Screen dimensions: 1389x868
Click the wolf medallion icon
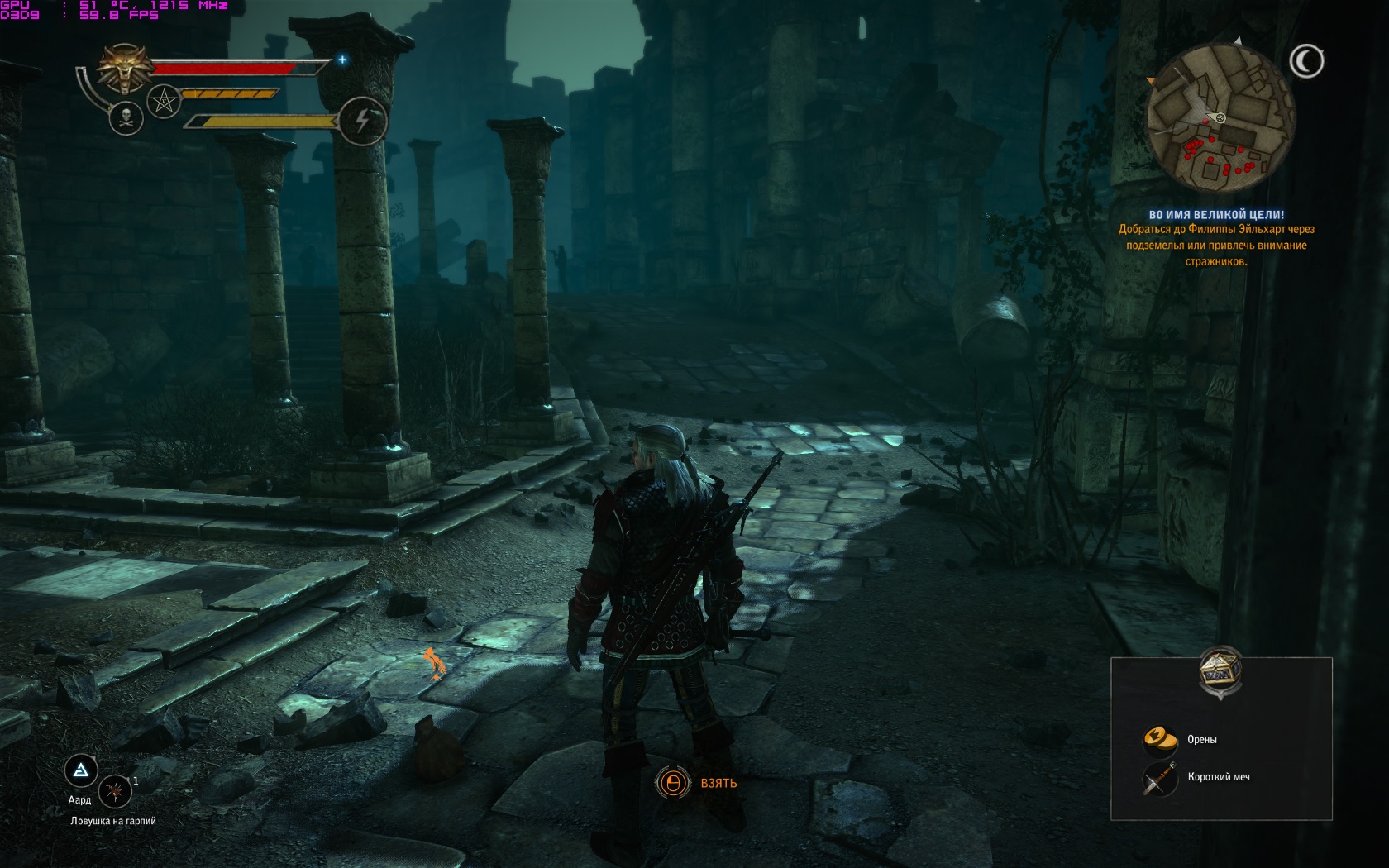[125, 67]
